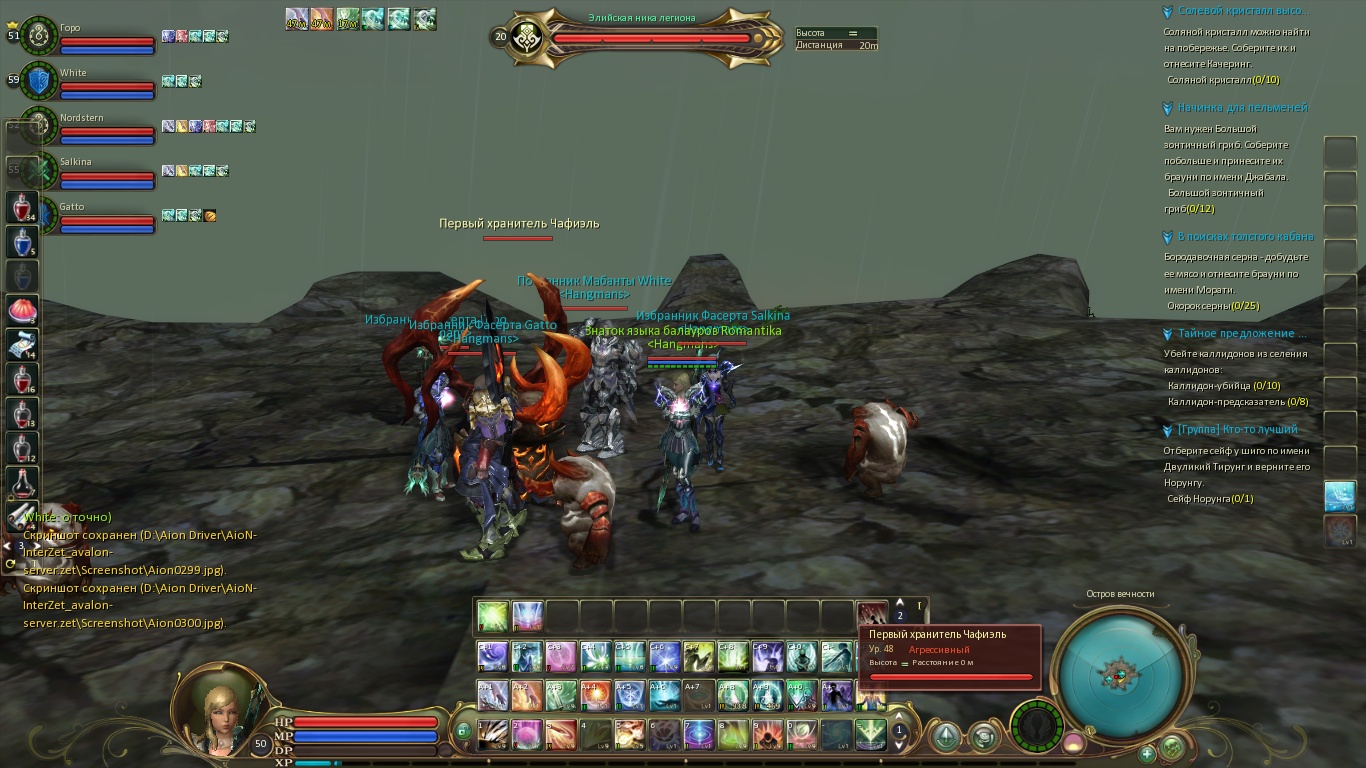Click the blue icy skill in right sidebar
The height and width of the screenshot is (768, 1366).
(1339, 496)
